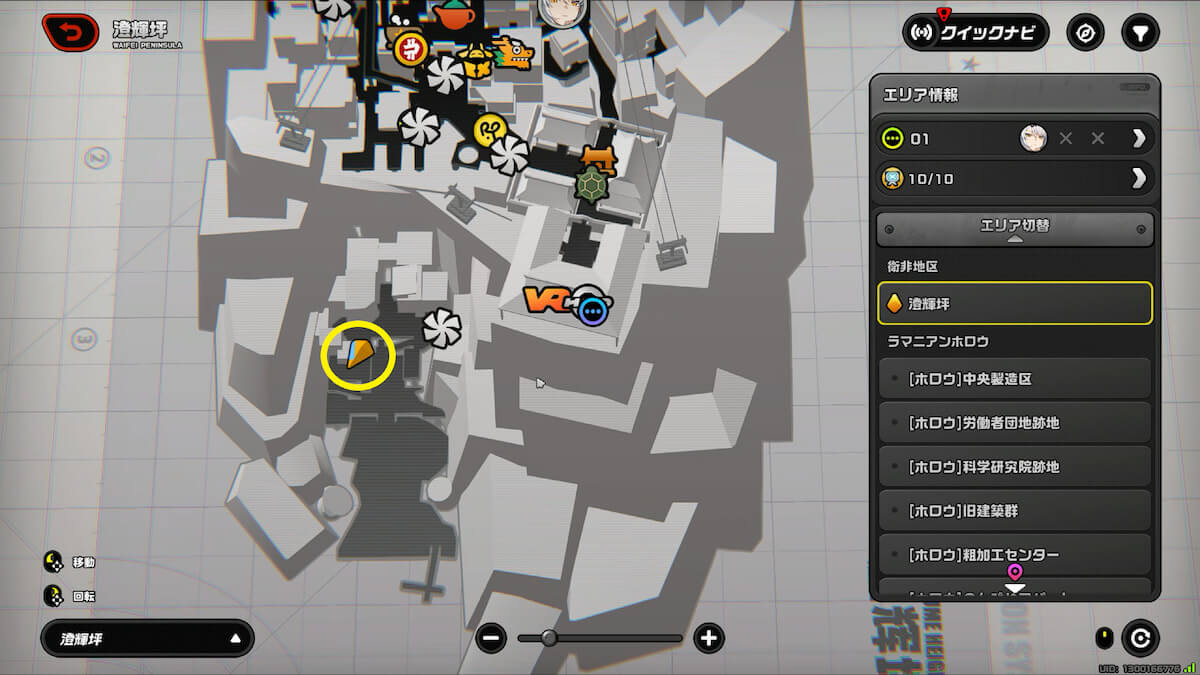Expand the 01 commission row
The width and height of the screenshot is (1200, 675).
coord(1138,138)
